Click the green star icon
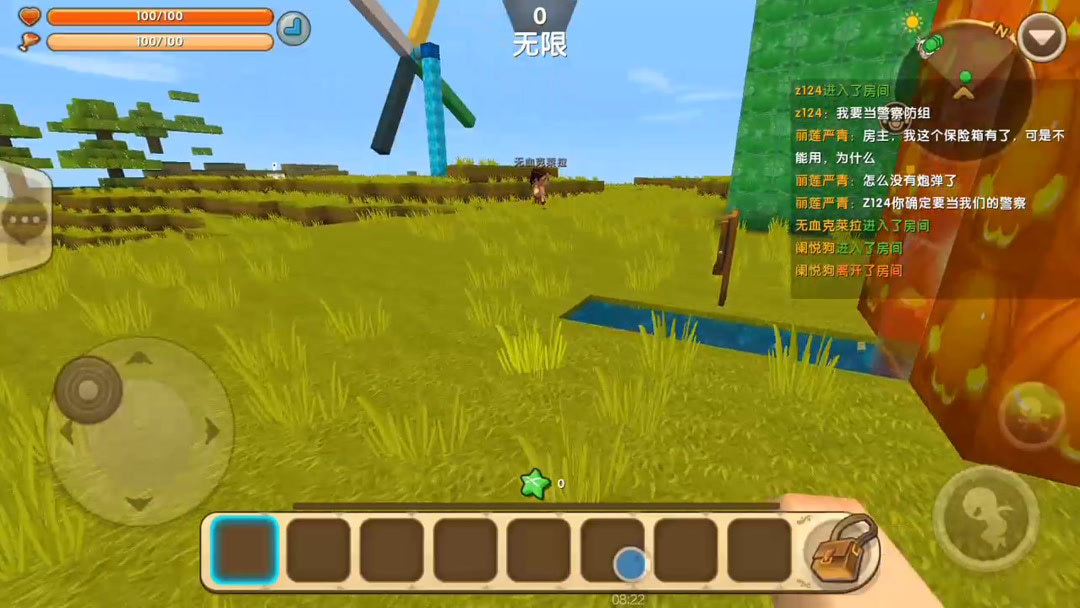Viewport: 1080px width, 608px height. click(x=535, y=485)
